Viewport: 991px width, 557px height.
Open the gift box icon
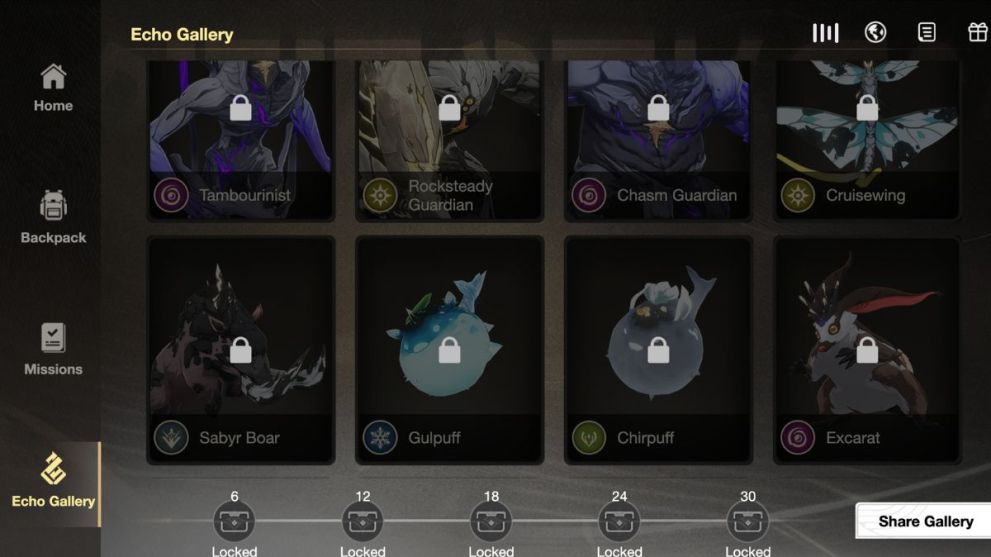[977, 33]
